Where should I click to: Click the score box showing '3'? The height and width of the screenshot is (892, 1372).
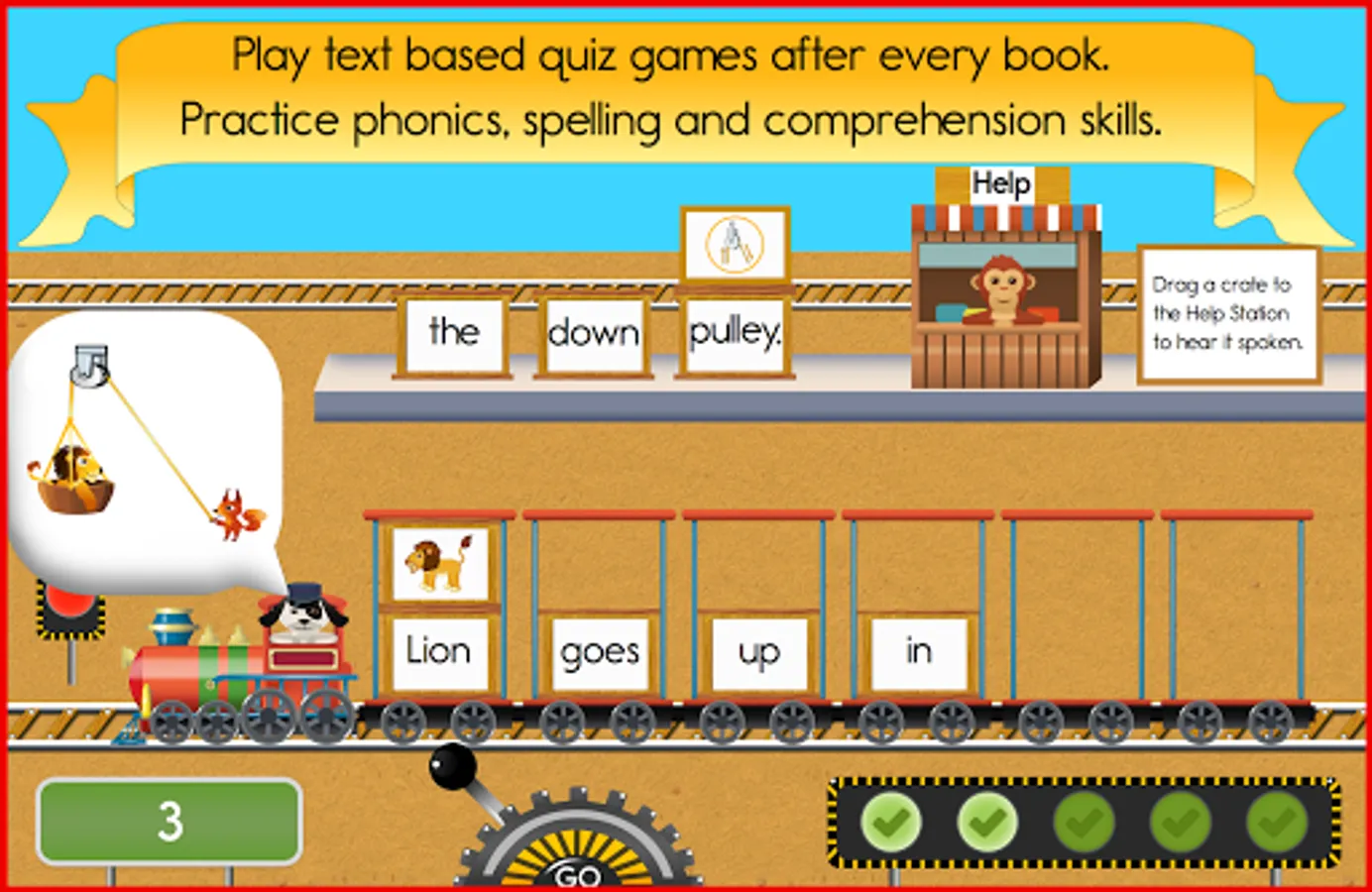pos(168,820)
